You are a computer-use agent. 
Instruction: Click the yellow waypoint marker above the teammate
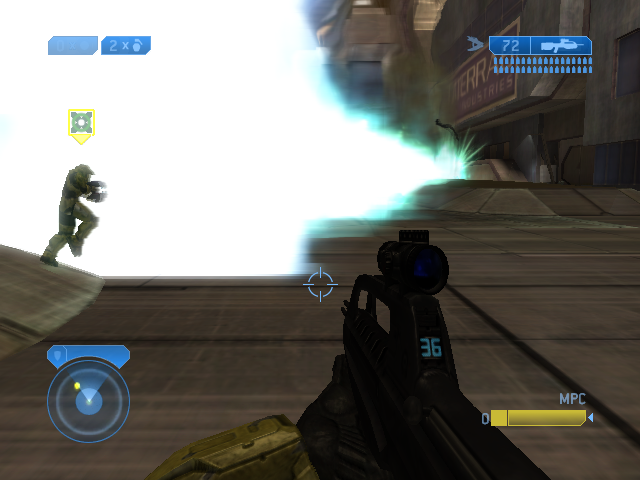click(81, 124)
